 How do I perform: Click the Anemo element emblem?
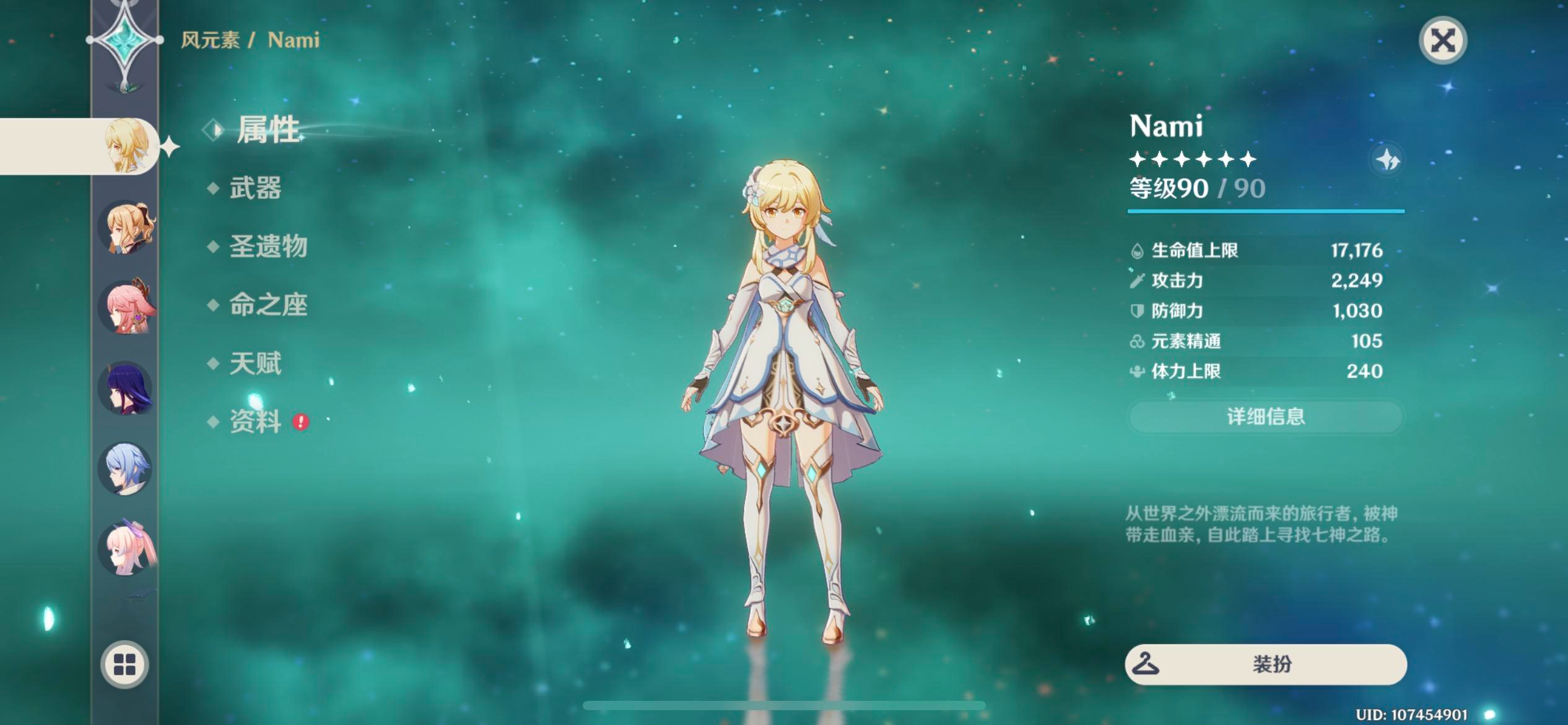tap(125, 40)
